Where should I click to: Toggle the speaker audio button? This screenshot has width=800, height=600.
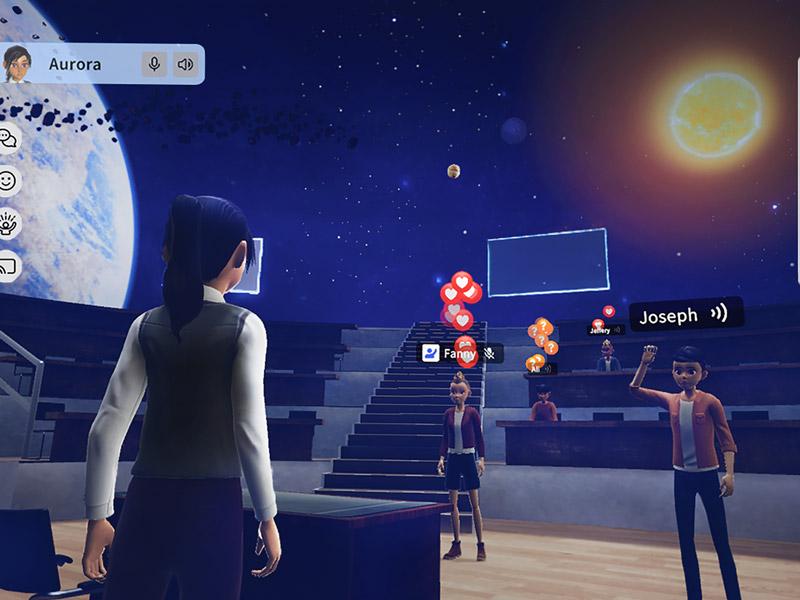pyautogui.click(x=185, y=64)
